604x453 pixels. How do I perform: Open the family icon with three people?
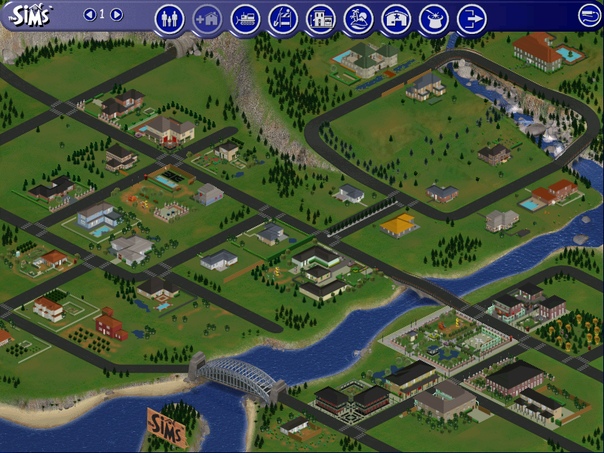169,18
